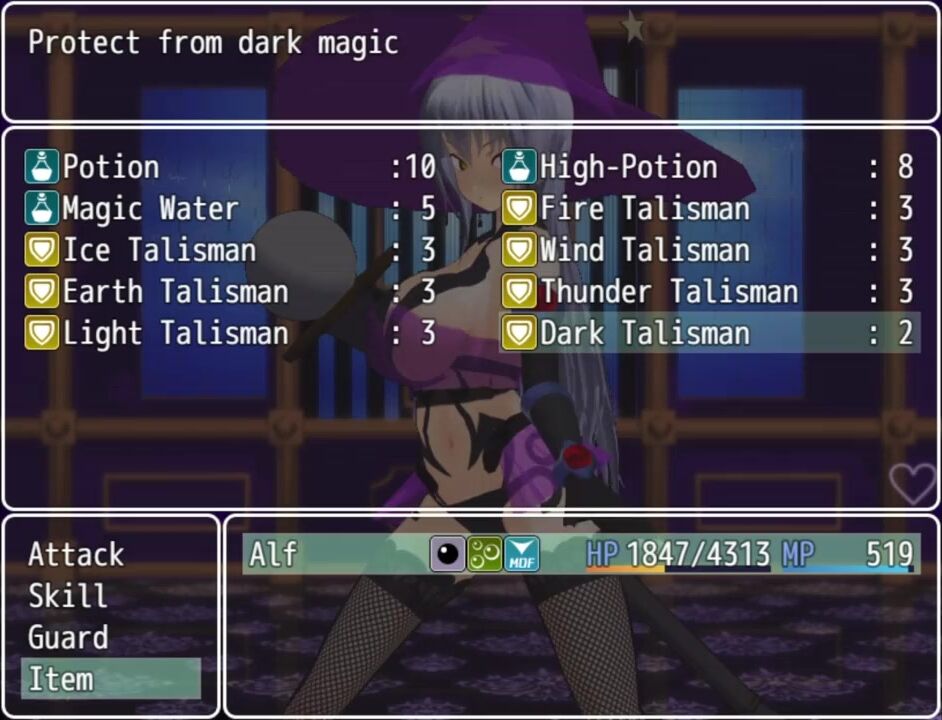Choose High-Potion from the item list

point(708,167)
